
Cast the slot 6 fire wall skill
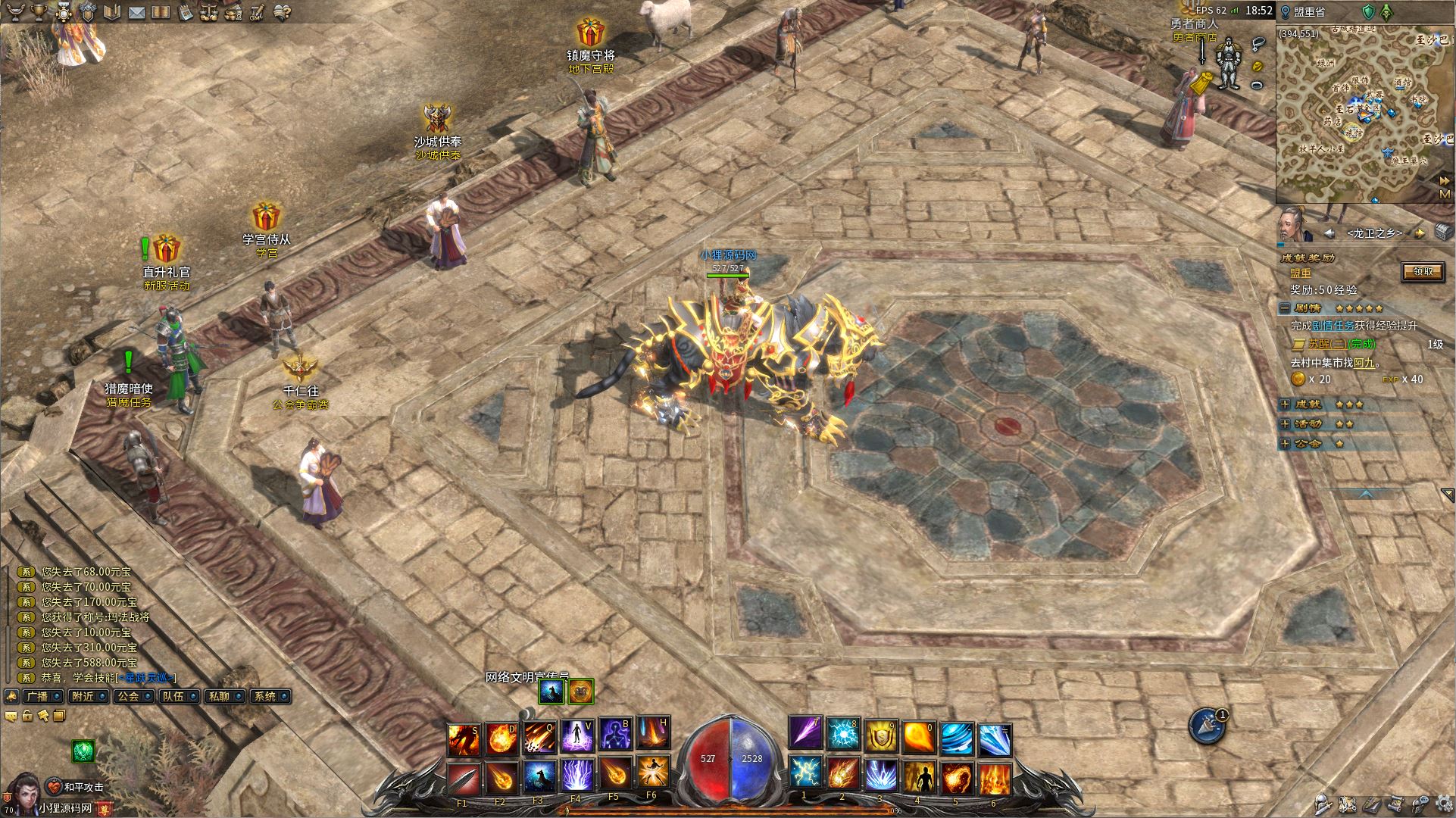994,774
